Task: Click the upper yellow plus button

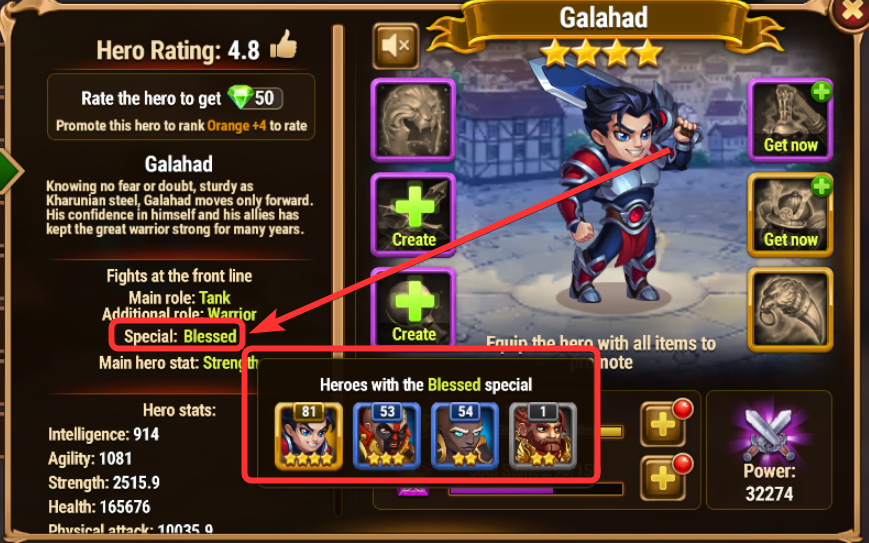Action: [x=663, y=423]
